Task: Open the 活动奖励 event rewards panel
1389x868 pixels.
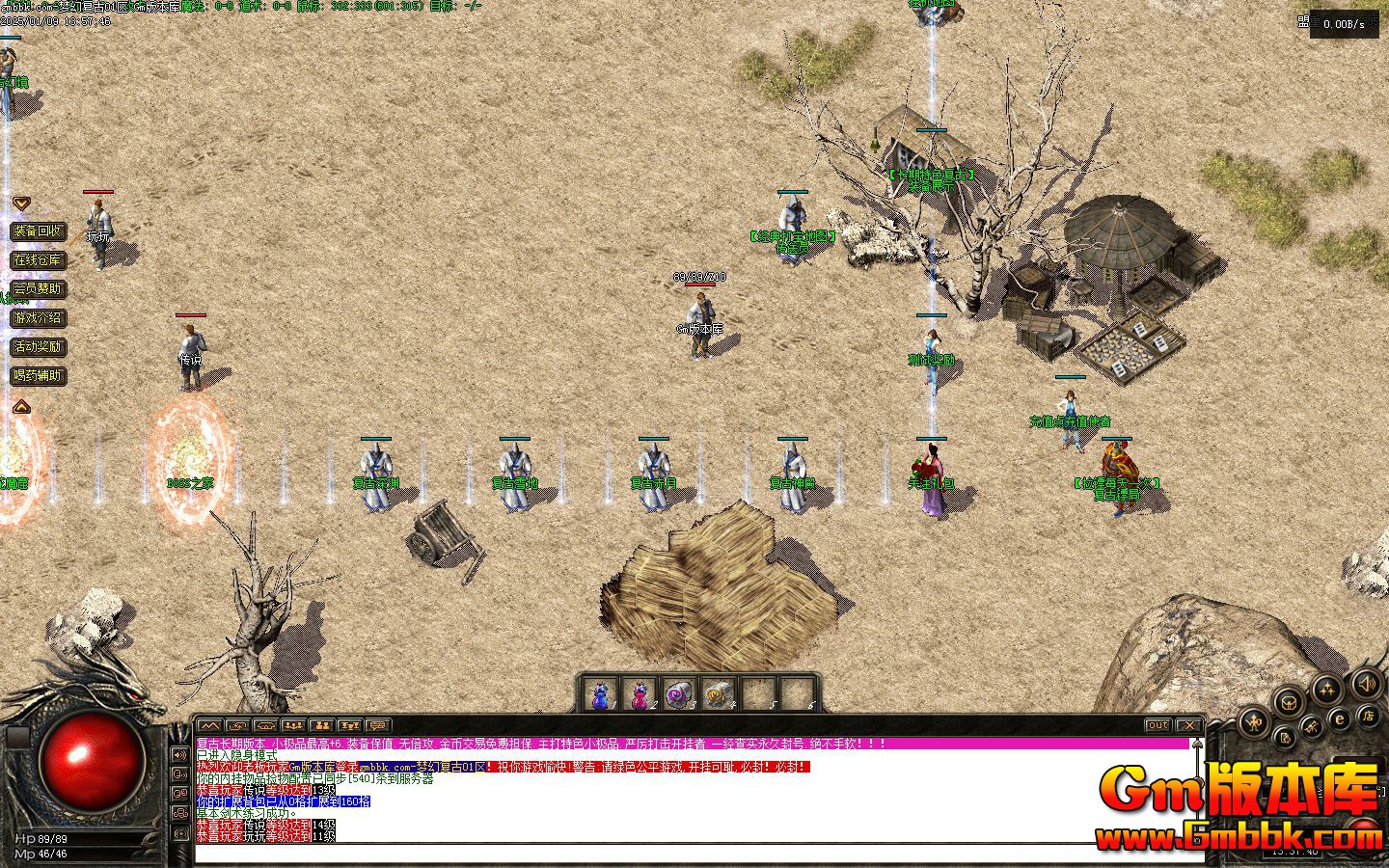Action: click(x=38, y=346)
